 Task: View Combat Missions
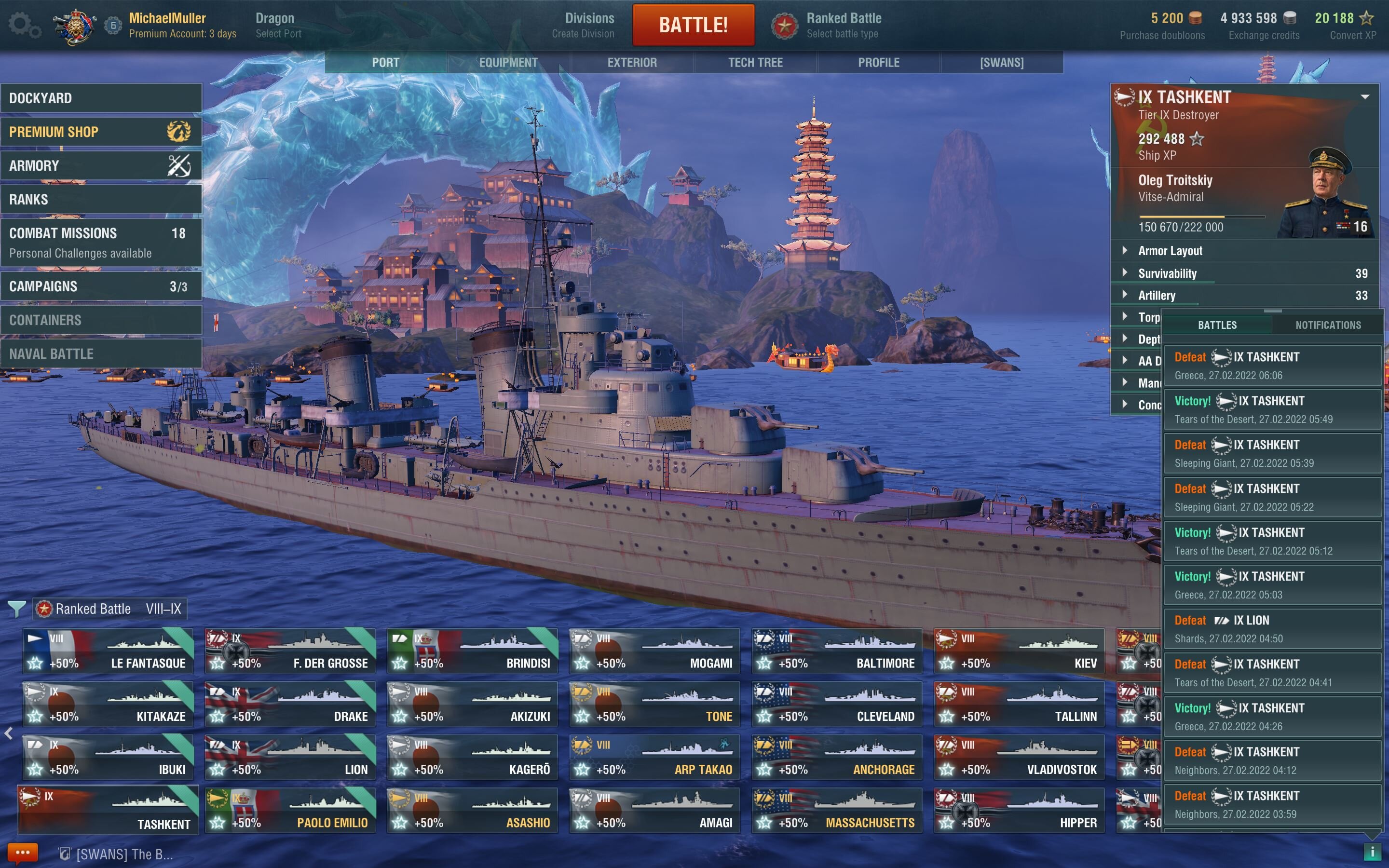101,242
